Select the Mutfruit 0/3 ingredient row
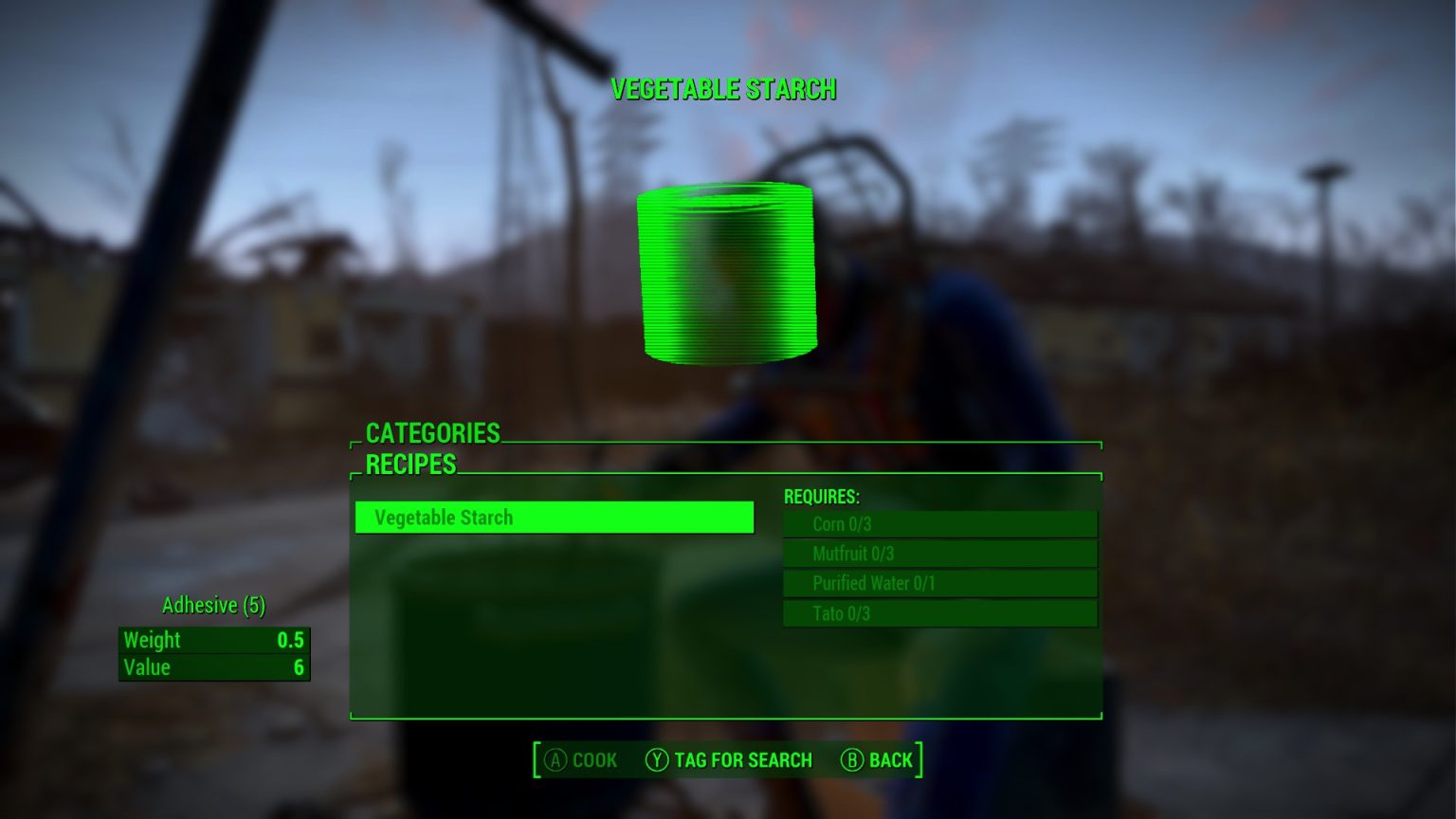 pos(939,554)
